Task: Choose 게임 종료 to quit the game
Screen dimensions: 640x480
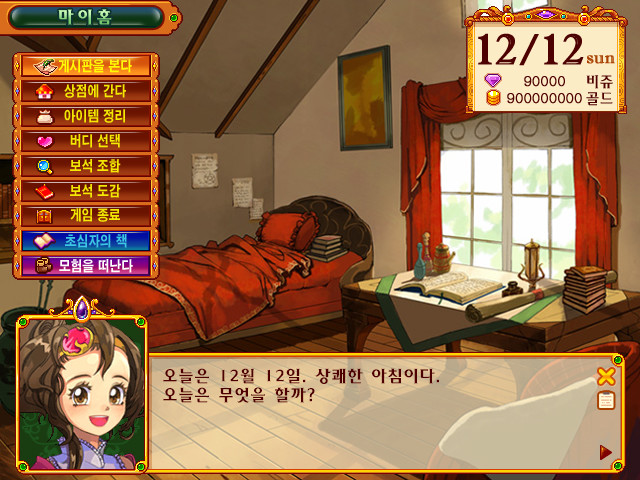Action: pyautogui.click(x=84, y=215)
